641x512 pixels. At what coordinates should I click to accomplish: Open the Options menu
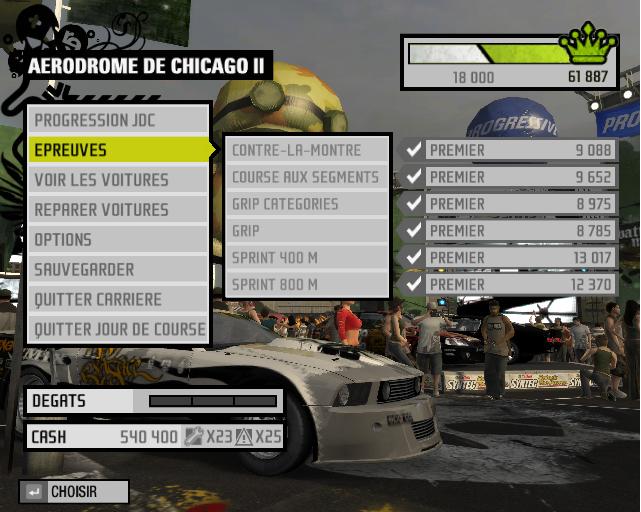[x=118, y=240]
